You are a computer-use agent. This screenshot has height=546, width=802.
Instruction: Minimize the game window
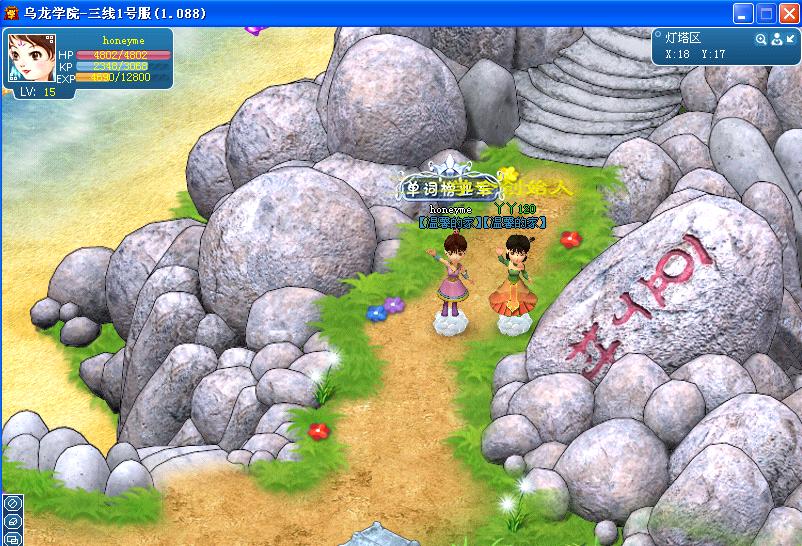[x=743, y=14]
